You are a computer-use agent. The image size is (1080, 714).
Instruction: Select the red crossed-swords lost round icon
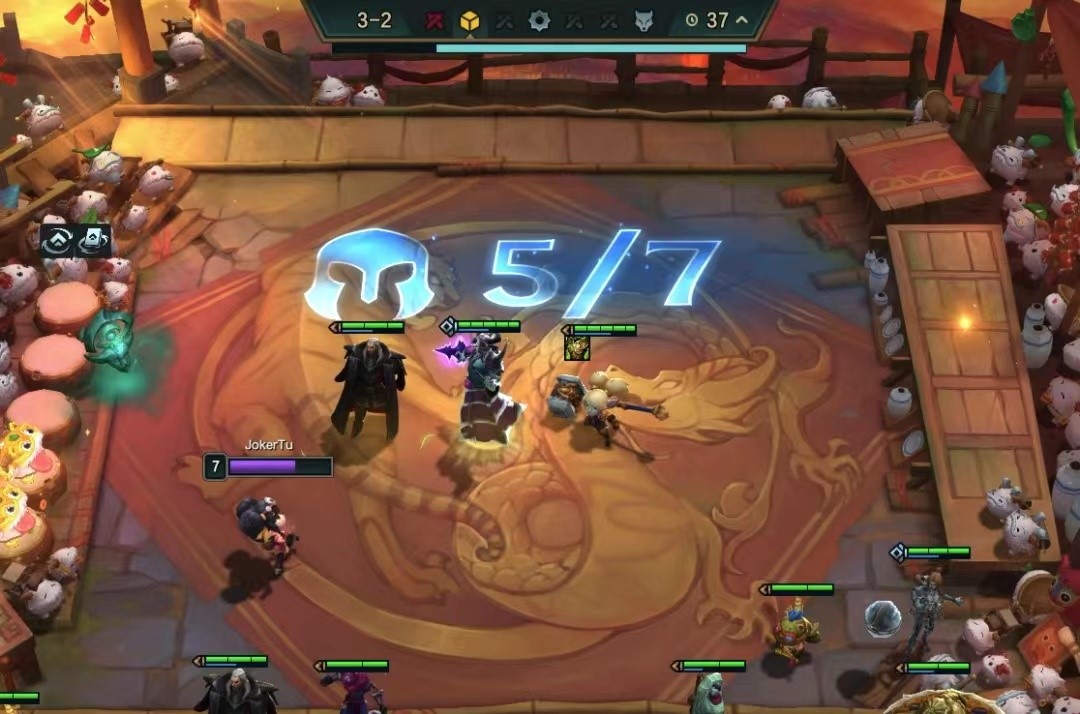coord(434,20)
